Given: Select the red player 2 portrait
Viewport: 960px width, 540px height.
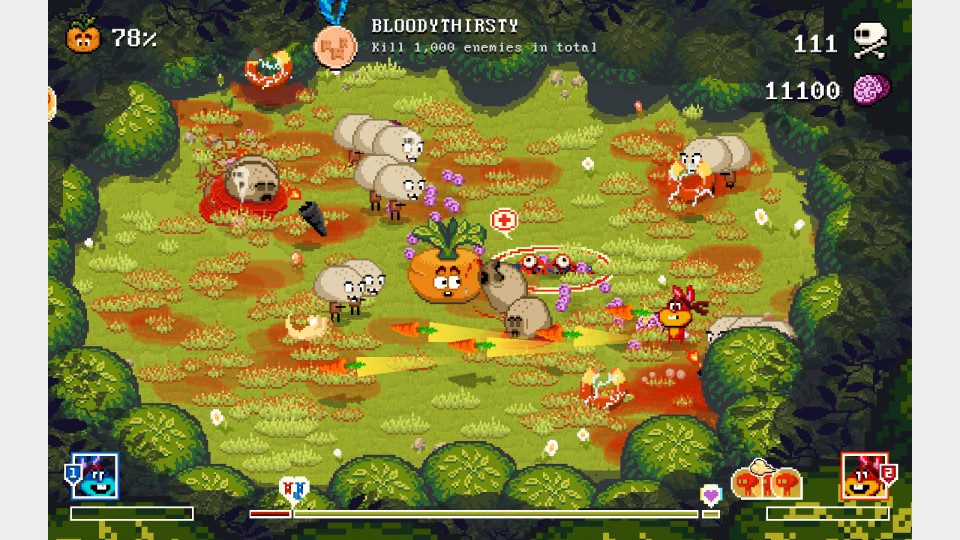Looking at the screenshot, I should [x=864, y=476].
